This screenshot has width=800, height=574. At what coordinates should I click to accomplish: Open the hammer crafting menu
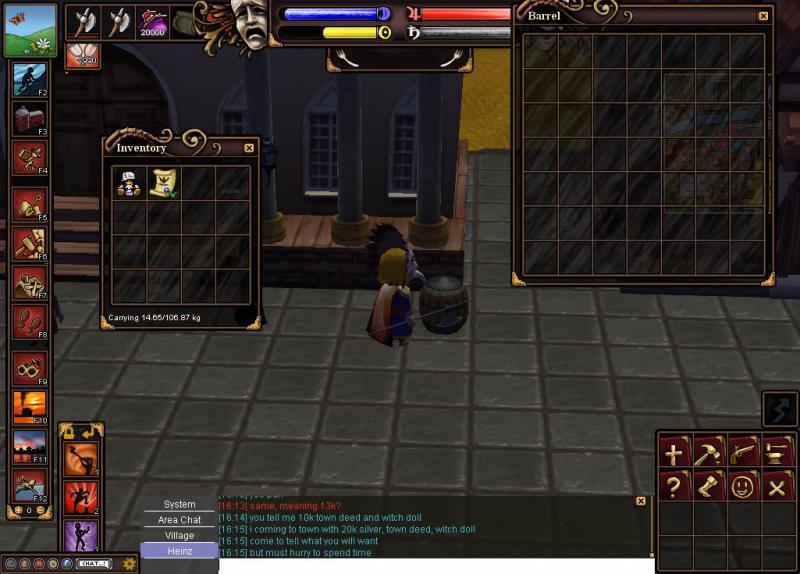(x=707, y=453)
